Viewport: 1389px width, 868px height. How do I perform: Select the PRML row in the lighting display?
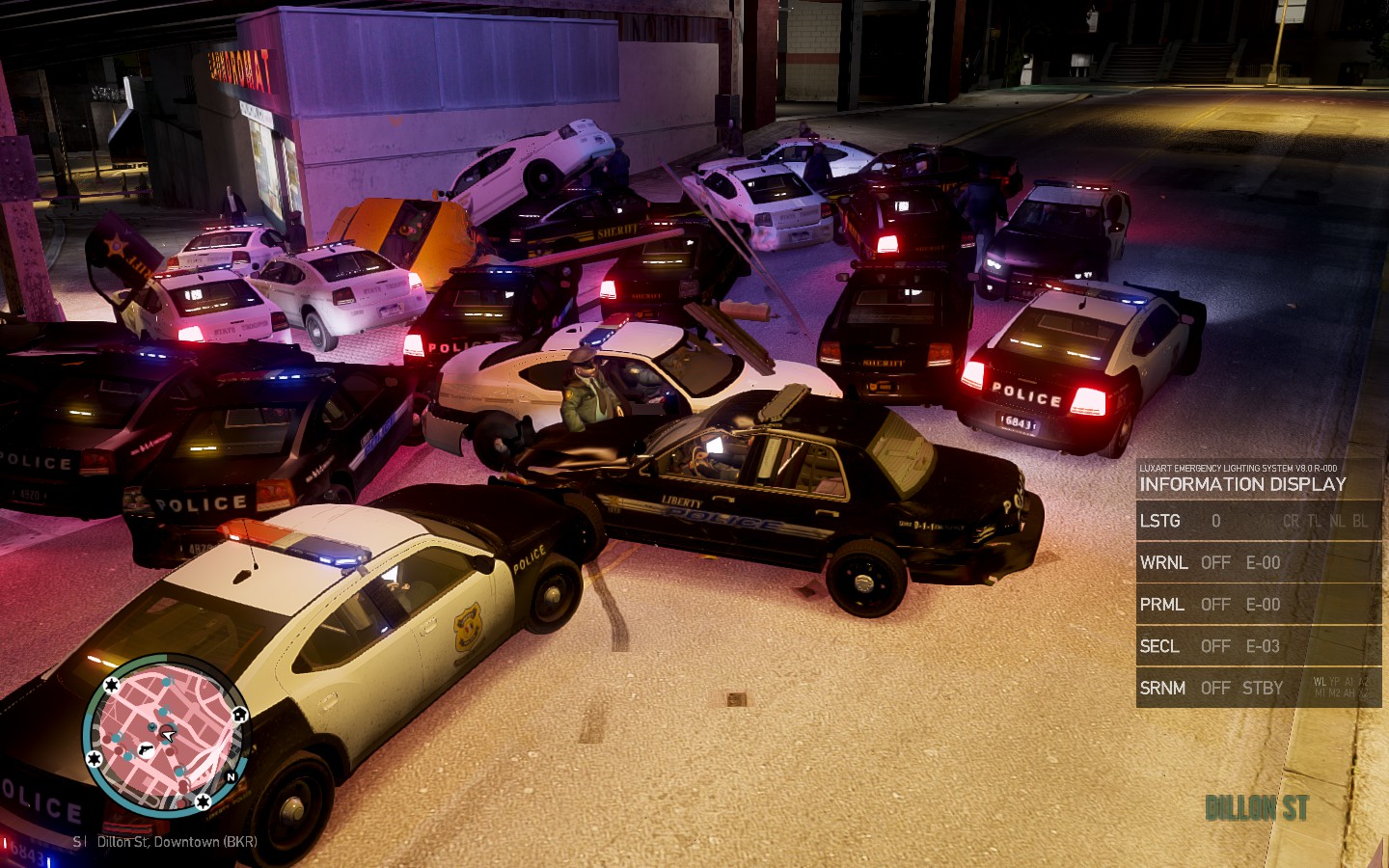pos(1258,605)
